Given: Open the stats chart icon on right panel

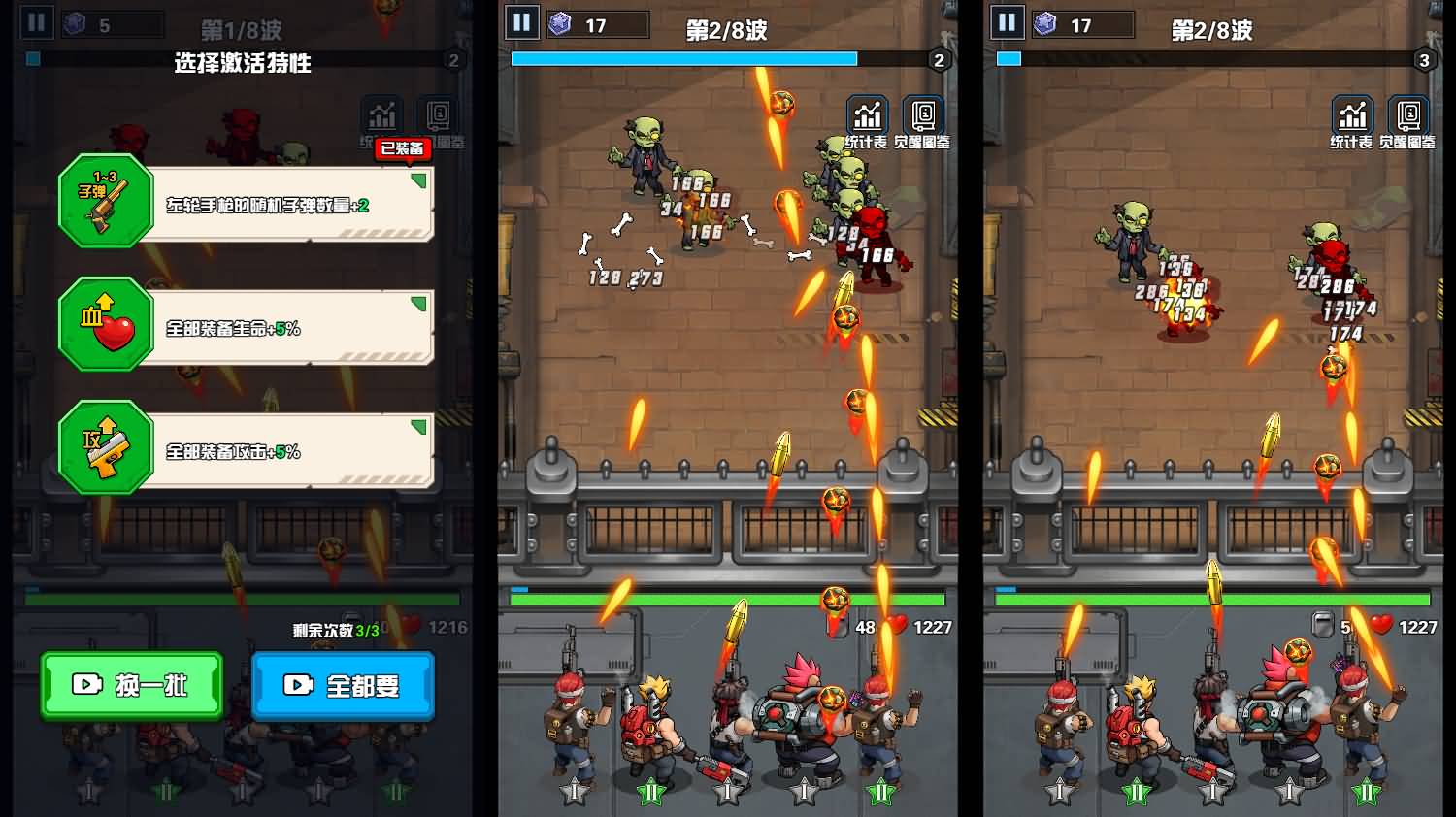Looking at the screenshot, I should pyautogui.click(x=1352, y=114).
